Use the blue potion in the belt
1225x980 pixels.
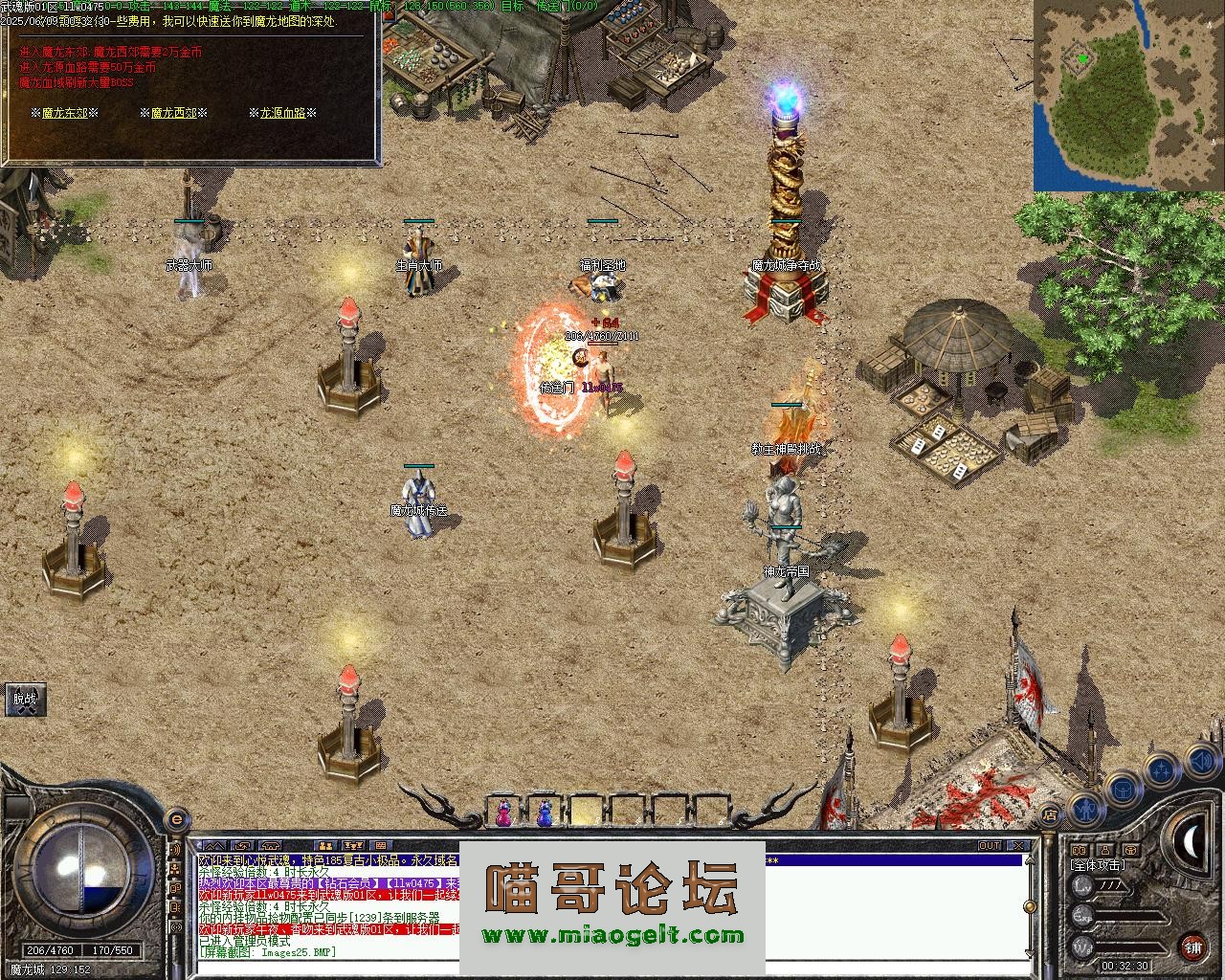pyautogui.click(x=544, y=812)
